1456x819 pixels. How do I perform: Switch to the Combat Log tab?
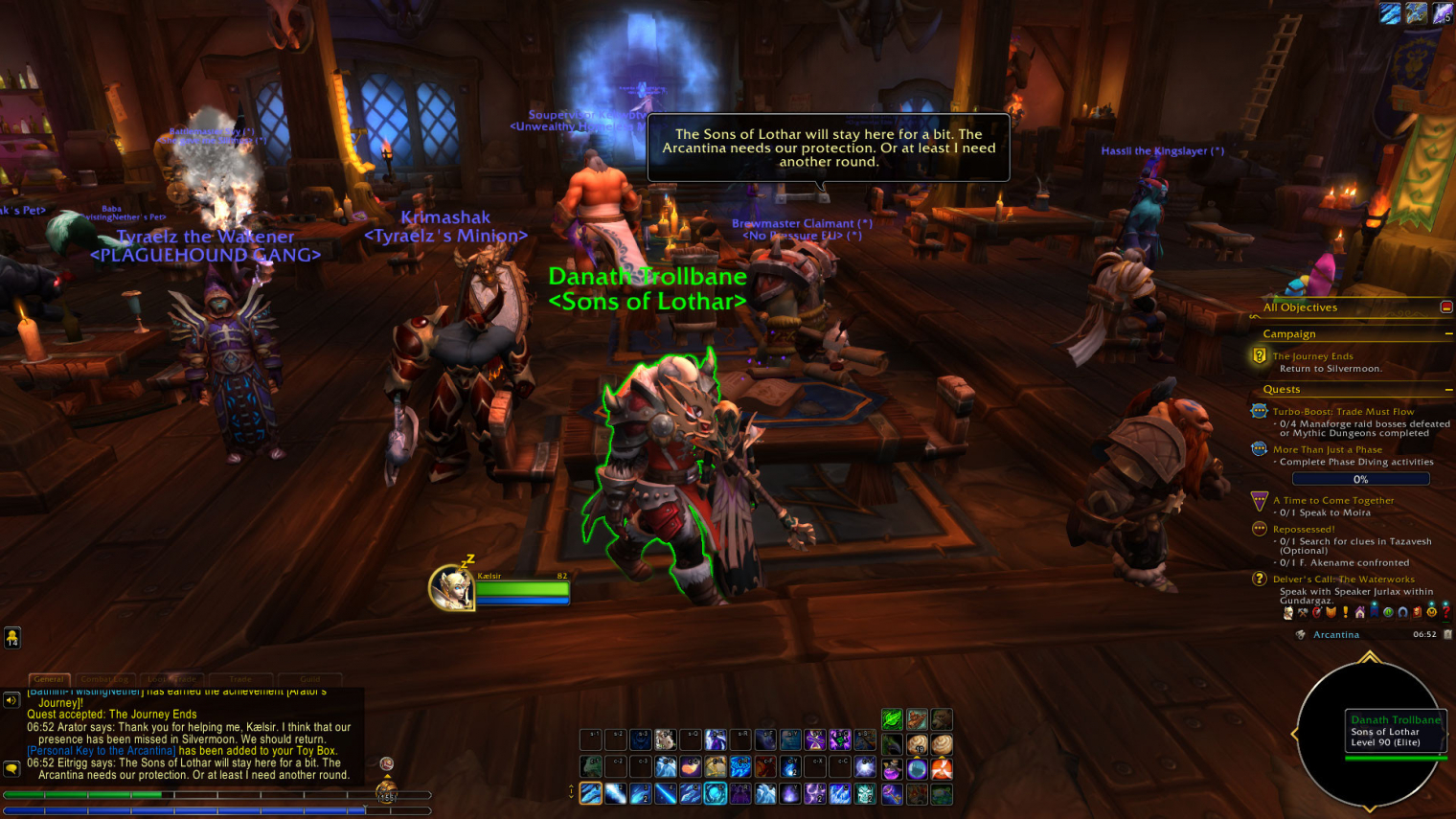tap(104, 679)
